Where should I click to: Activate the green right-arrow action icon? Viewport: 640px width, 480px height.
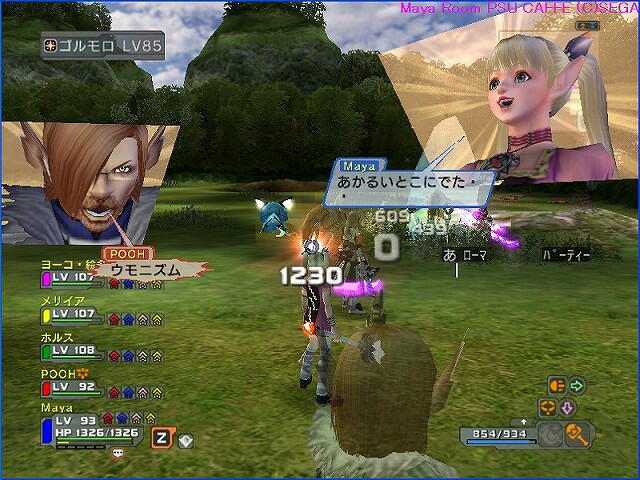(577, 385)
